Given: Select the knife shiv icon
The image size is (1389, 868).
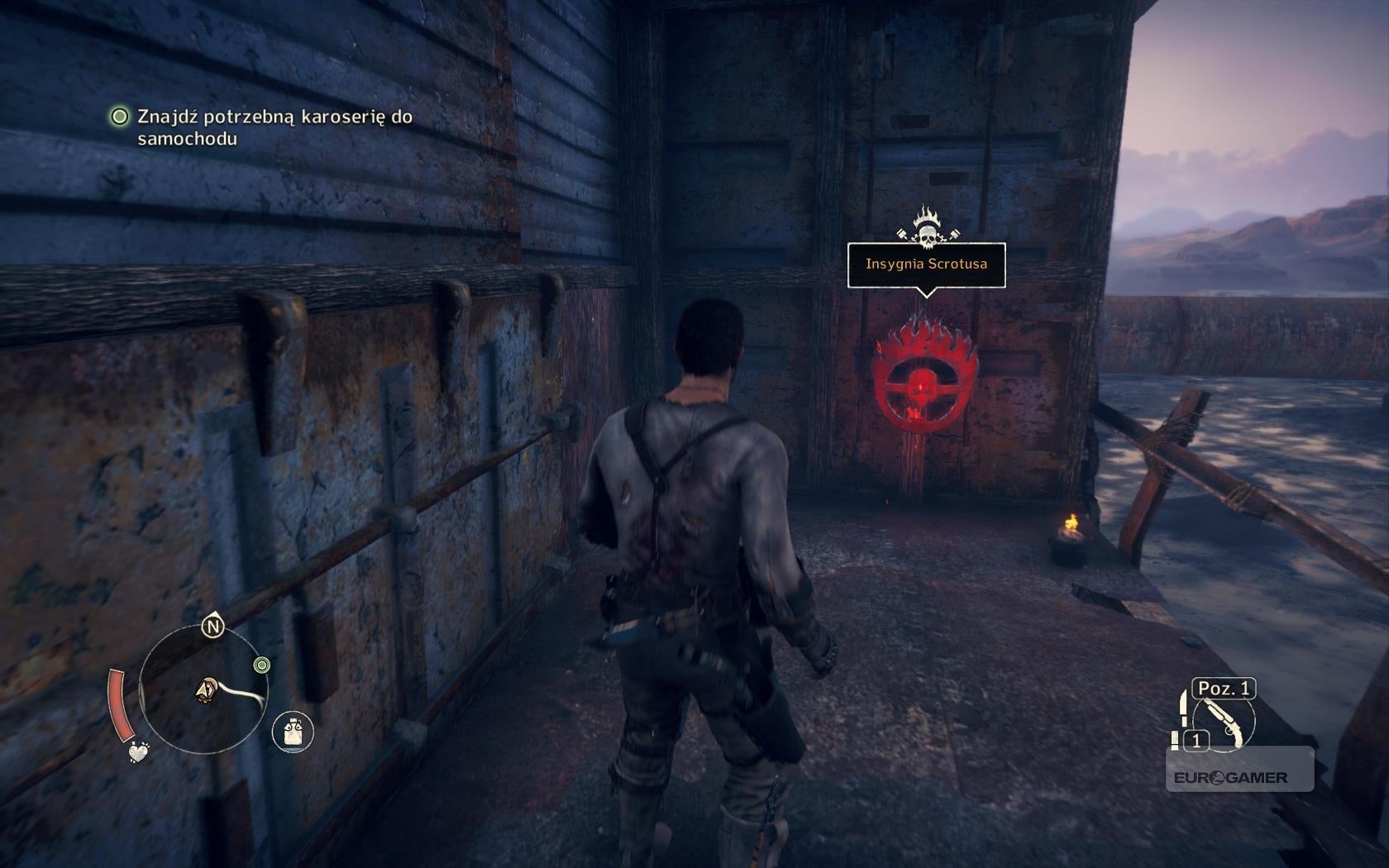Looking at the screenshot, I should 1185,709.
